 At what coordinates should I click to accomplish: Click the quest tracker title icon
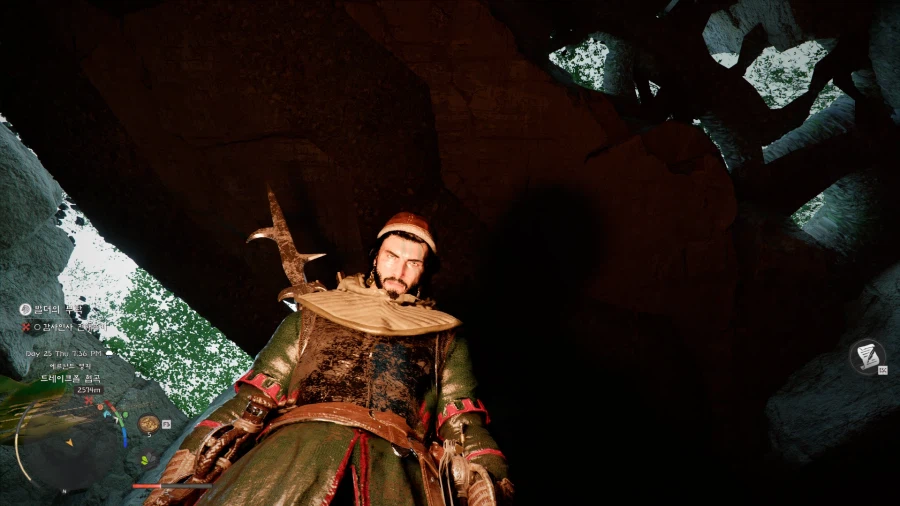pos(26,310)
